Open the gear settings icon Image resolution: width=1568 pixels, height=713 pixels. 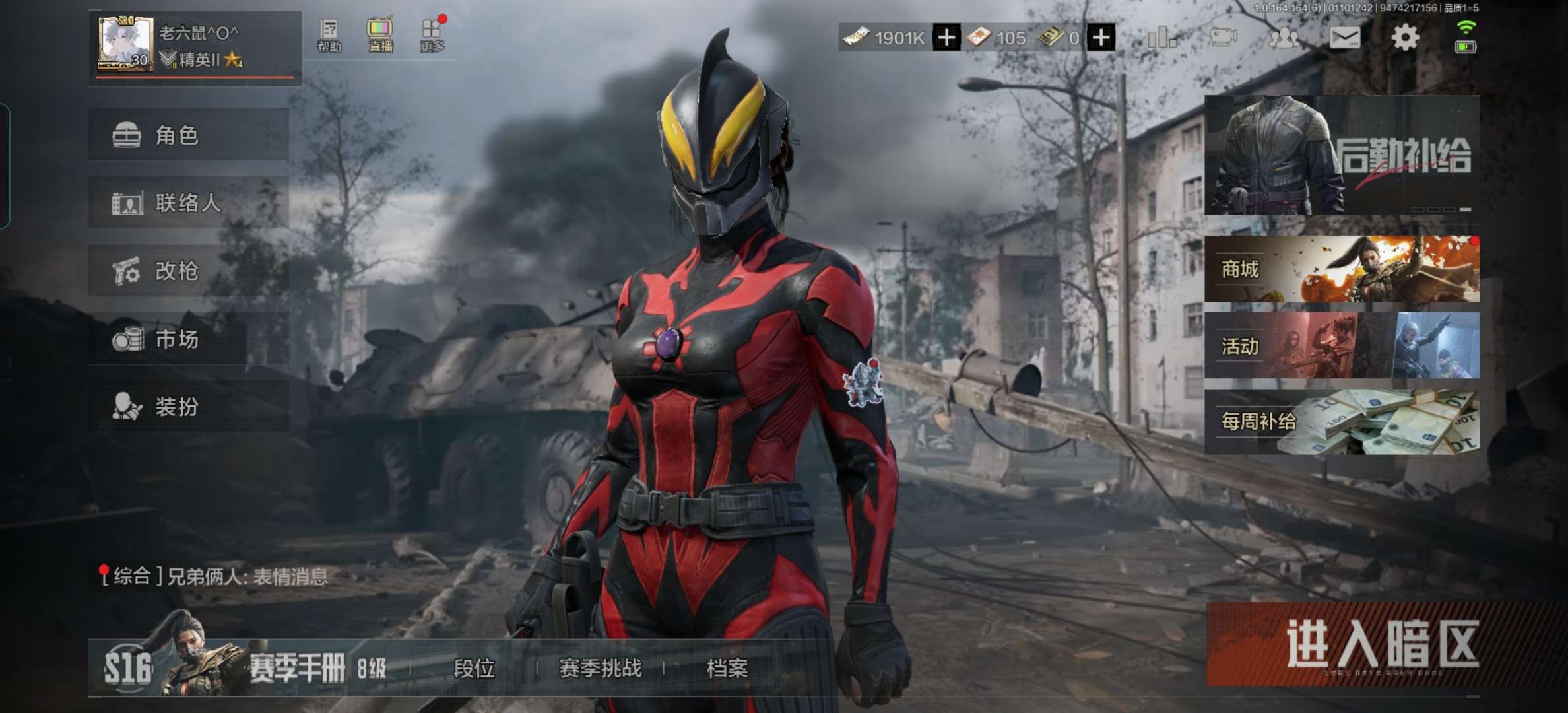coord(1405,38)
